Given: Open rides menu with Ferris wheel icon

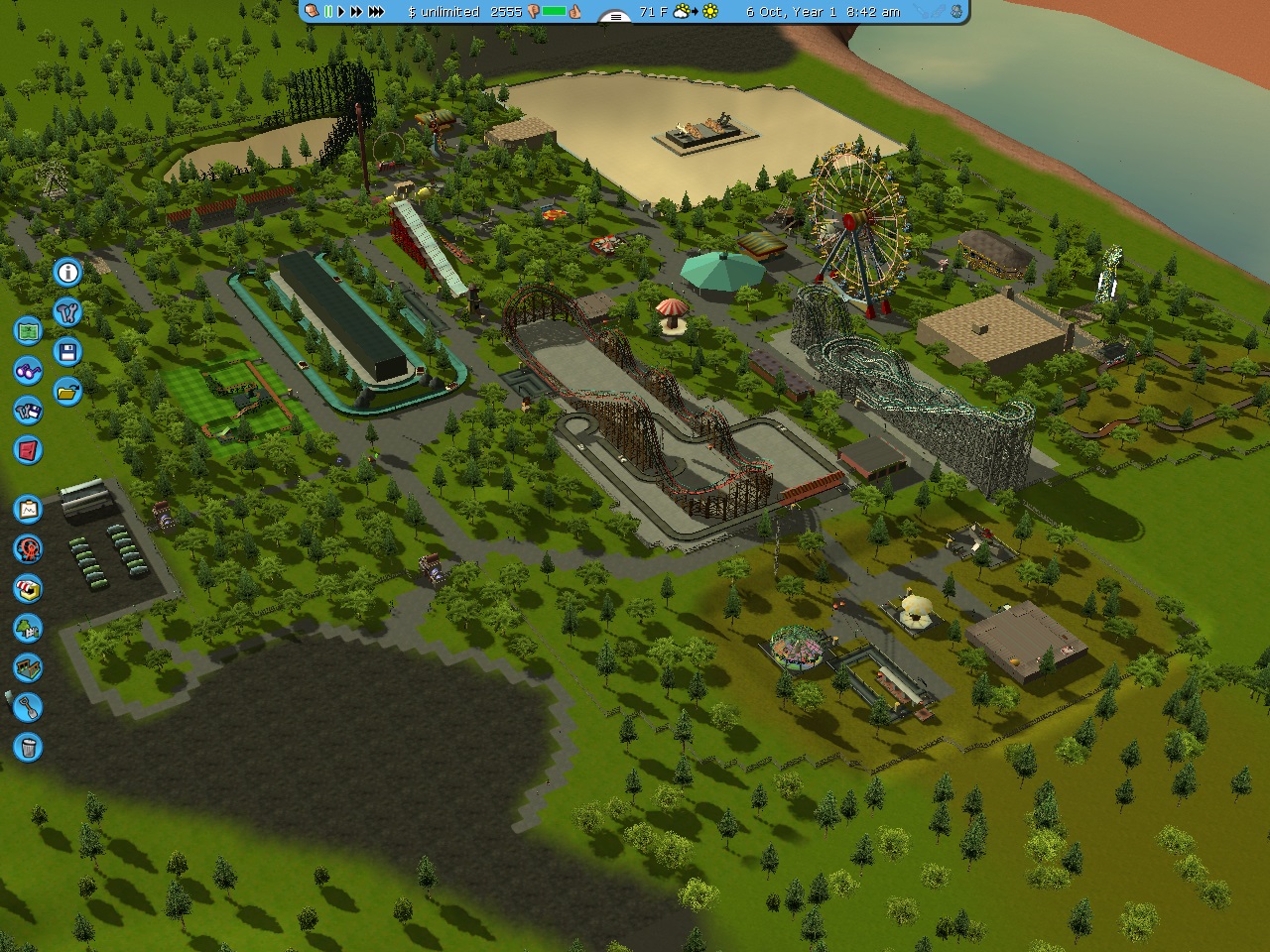Looking at the screenshot, I should (x=28, y=548).
